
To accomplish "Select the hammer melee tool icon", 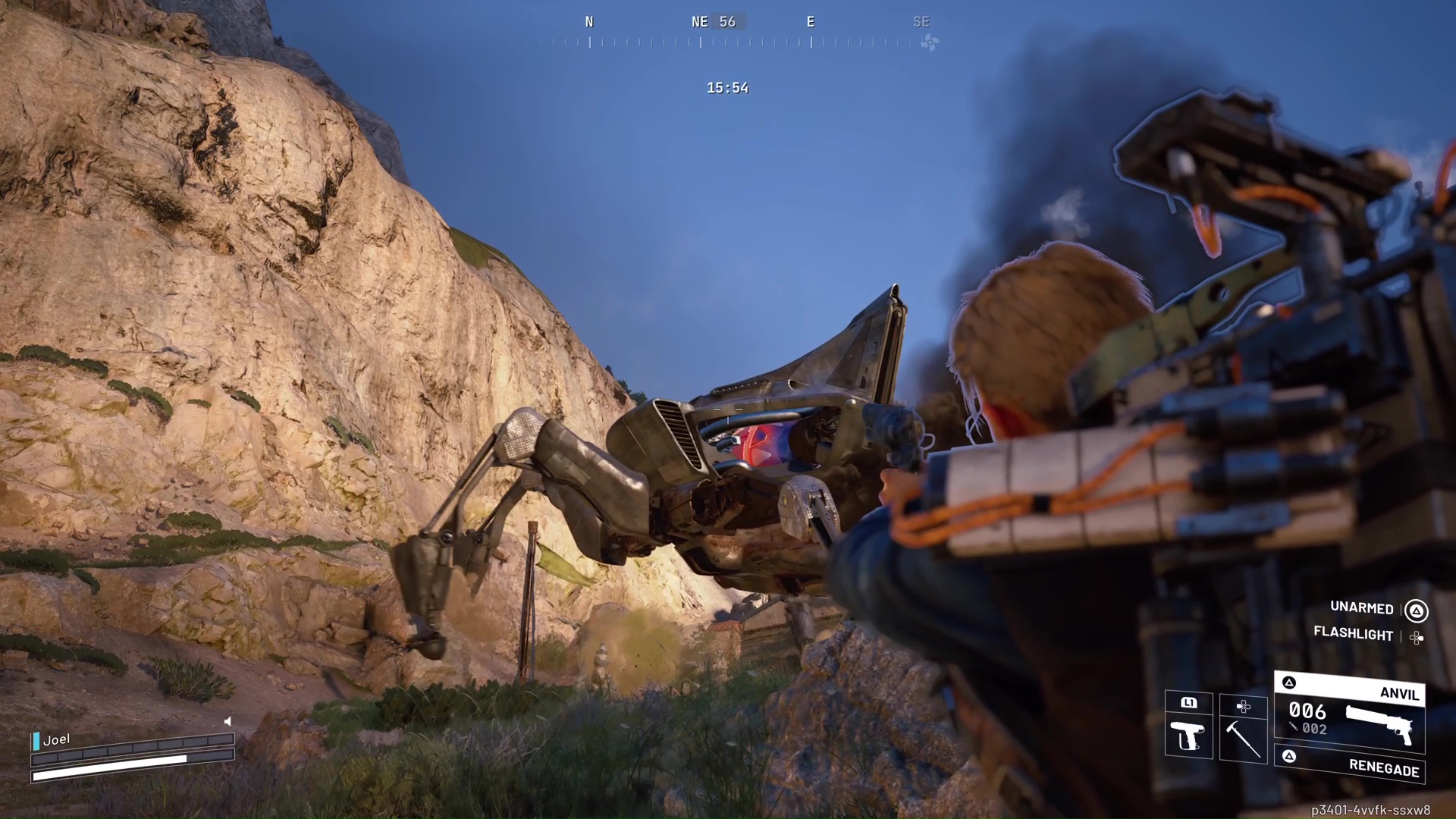I will coord(1244,739).
